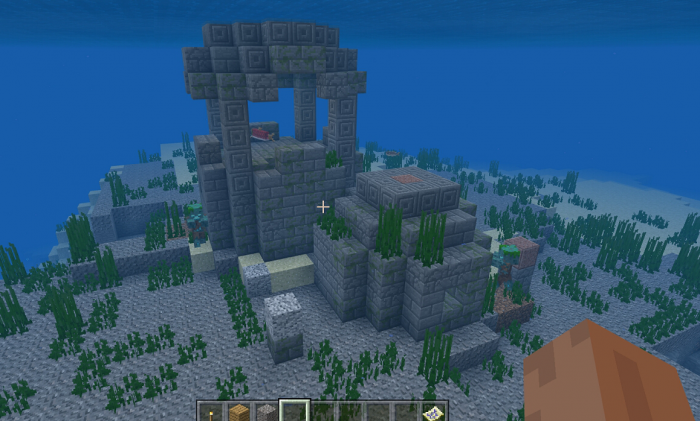
Task: Select the torch hotbar slot
Action: tap(211, 412)
